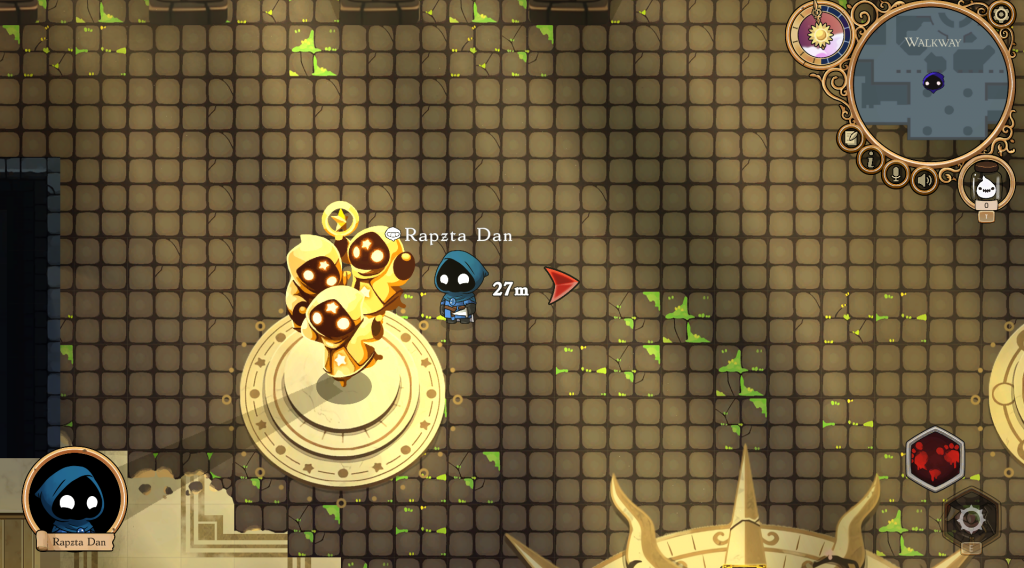Open the notes quill icon

(851, 137)
